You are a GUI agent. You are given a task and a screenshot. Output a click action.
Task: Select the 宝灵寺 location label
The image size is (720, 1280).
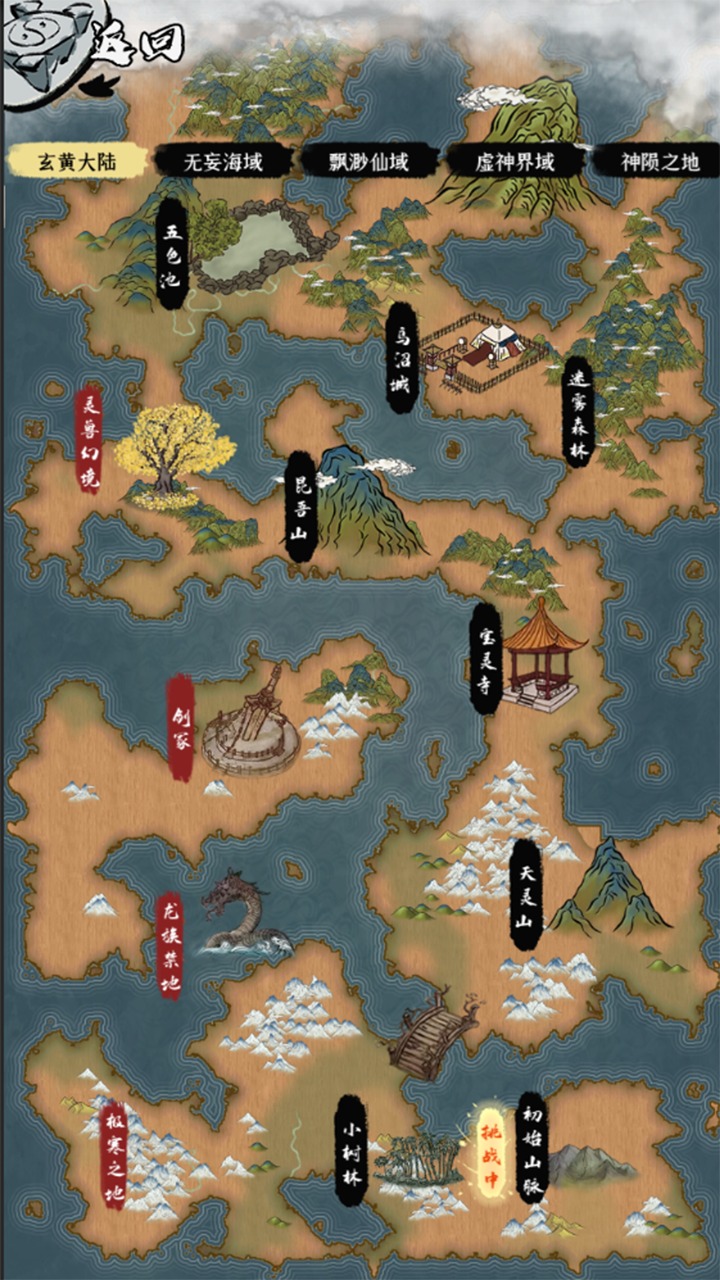(485, 657)
